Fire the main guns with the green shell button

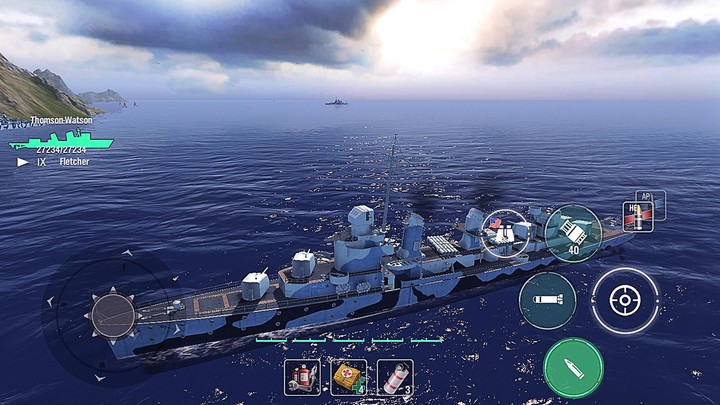pos(573,367)
